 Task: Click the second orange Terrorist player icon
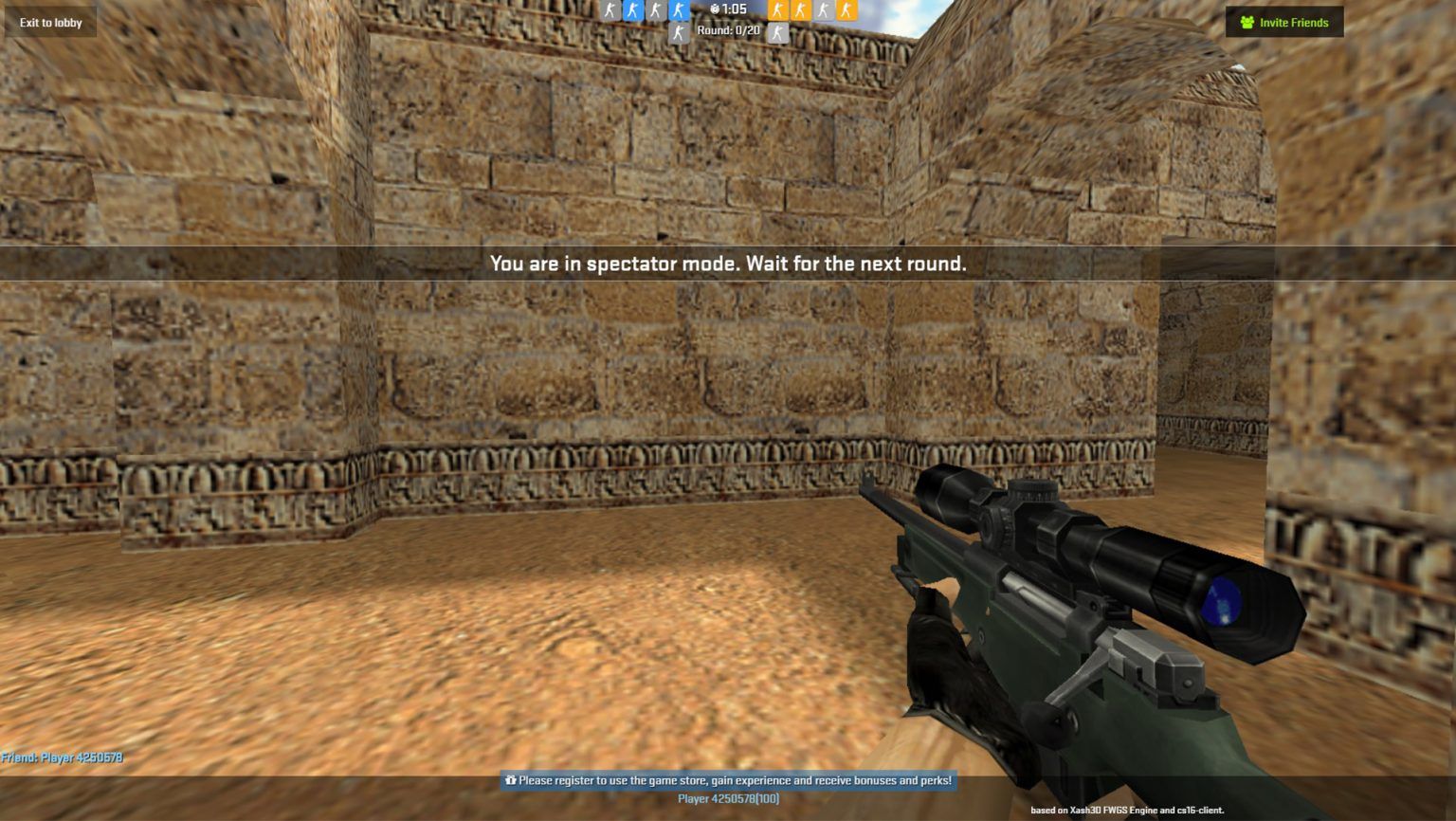[800, 11]
